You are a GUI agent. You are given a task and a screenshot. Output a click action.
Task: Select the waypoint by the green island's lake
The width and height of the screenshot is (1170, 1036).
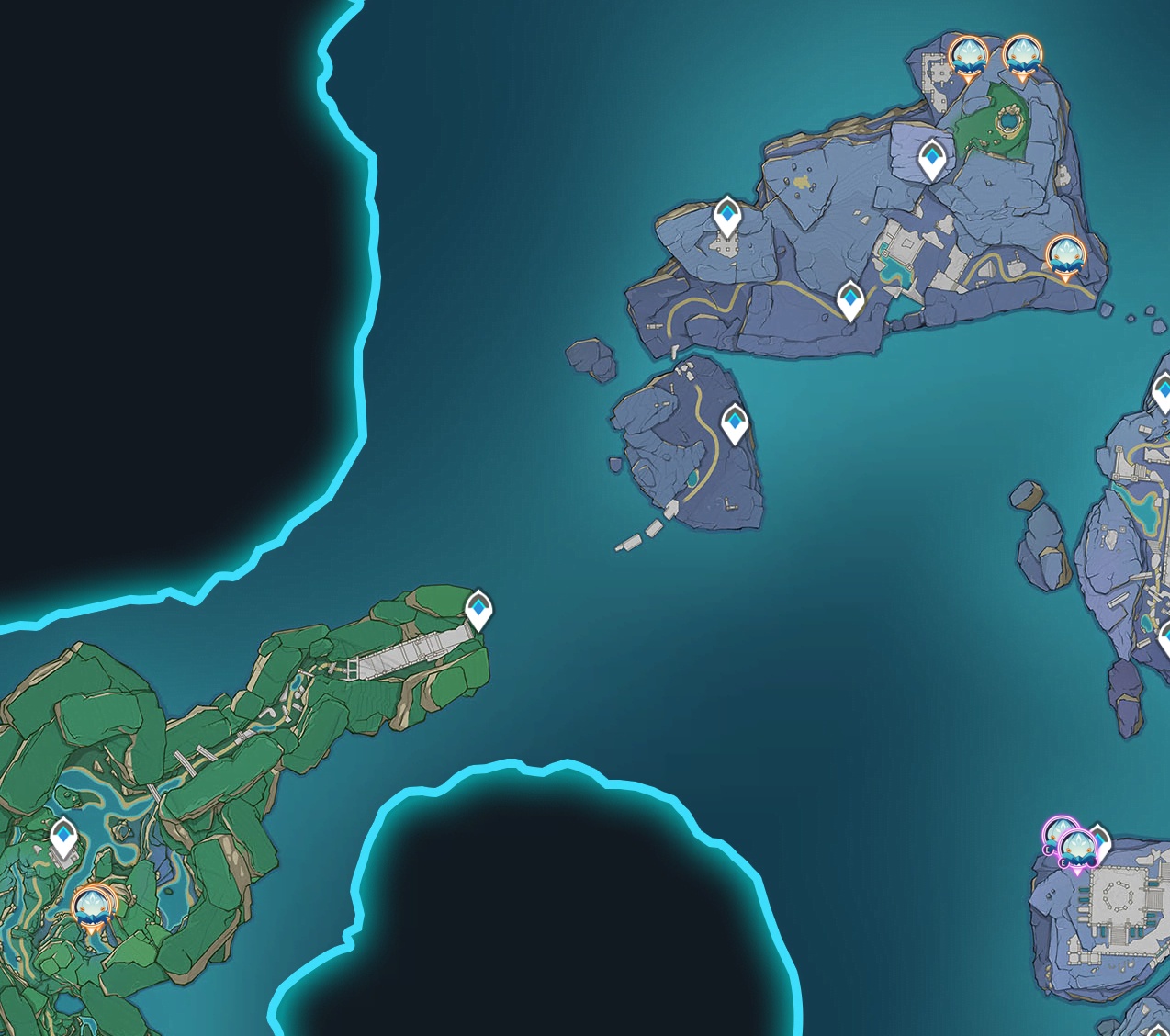coord(63,839)
